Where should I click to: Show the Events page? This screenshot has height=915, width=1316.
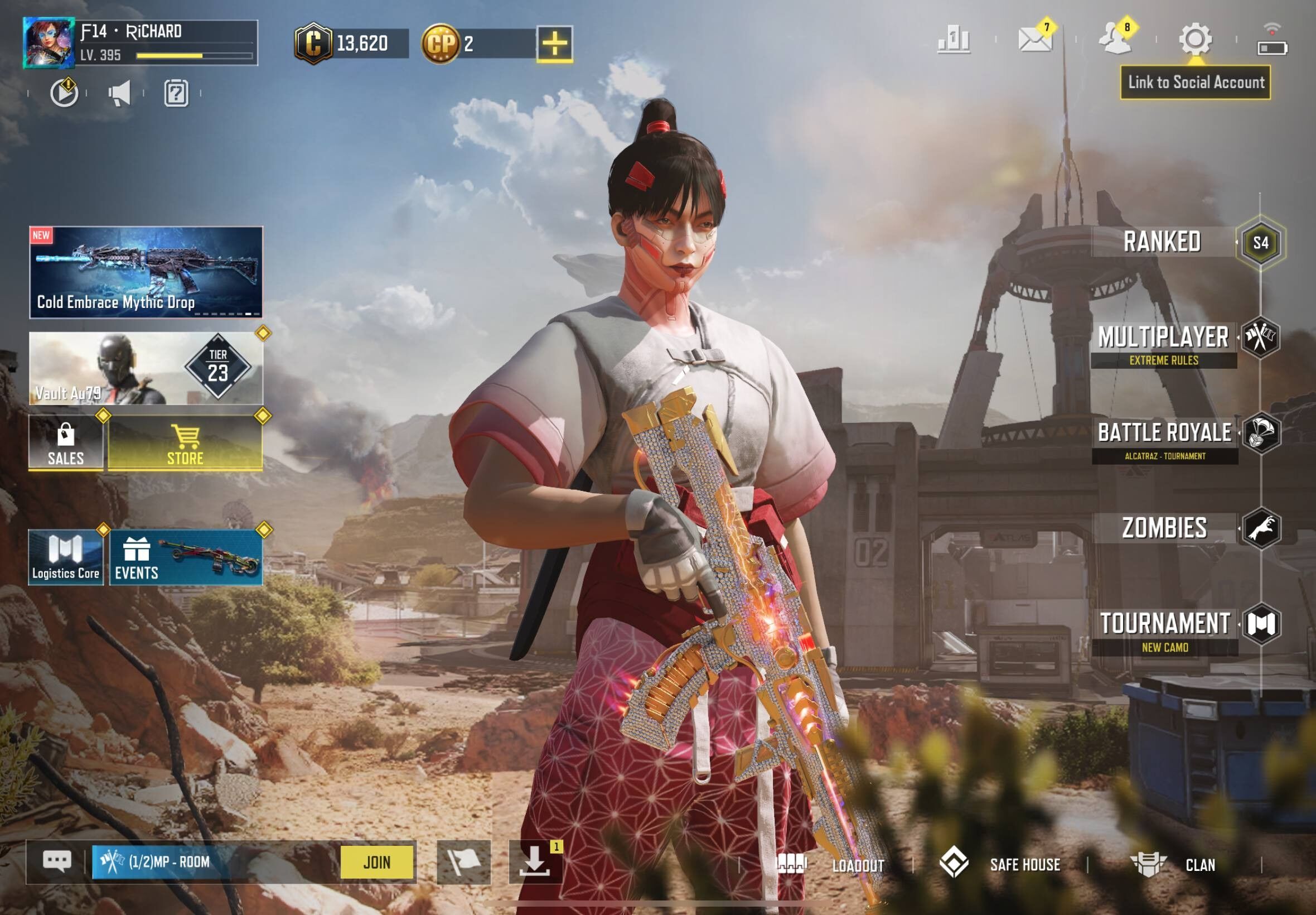coord(186,557)
